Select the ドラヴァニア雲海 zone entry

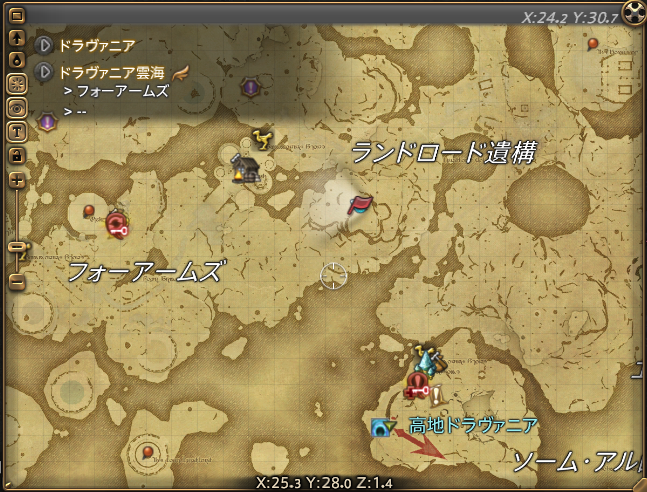pos(110,72)
